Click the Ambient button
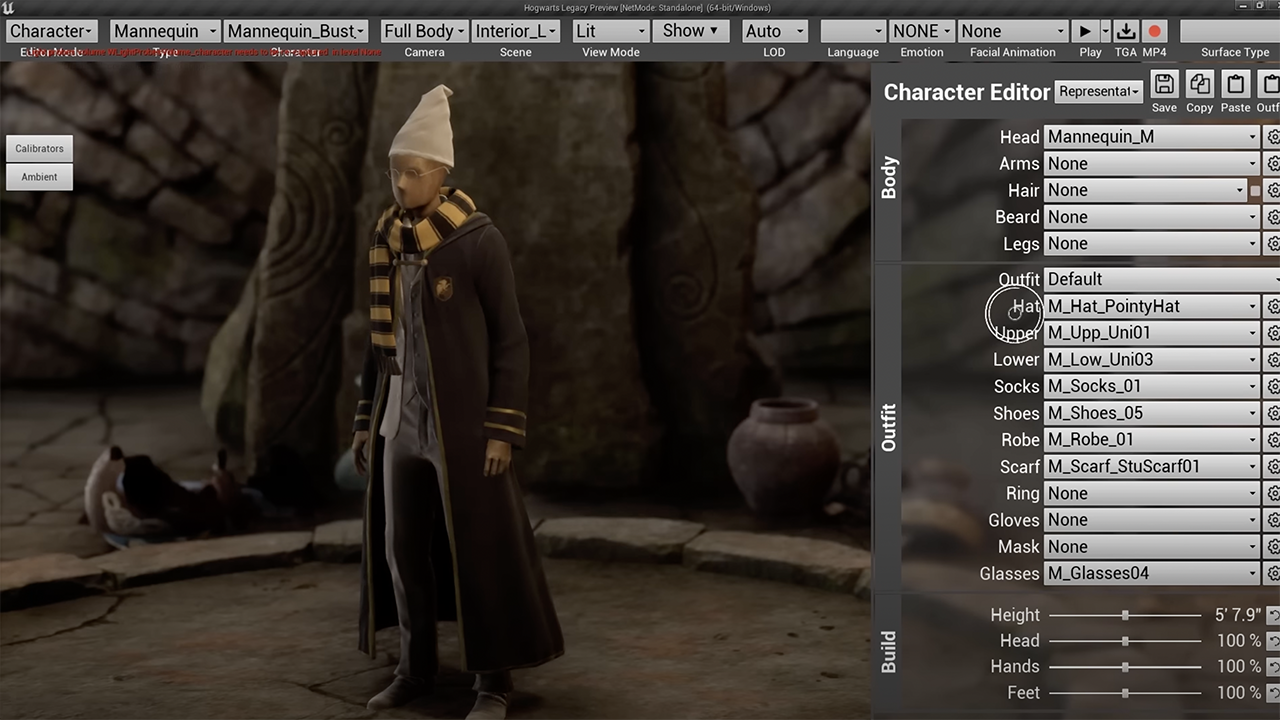Screen dimensions: 1280x720 pos(39,177)
